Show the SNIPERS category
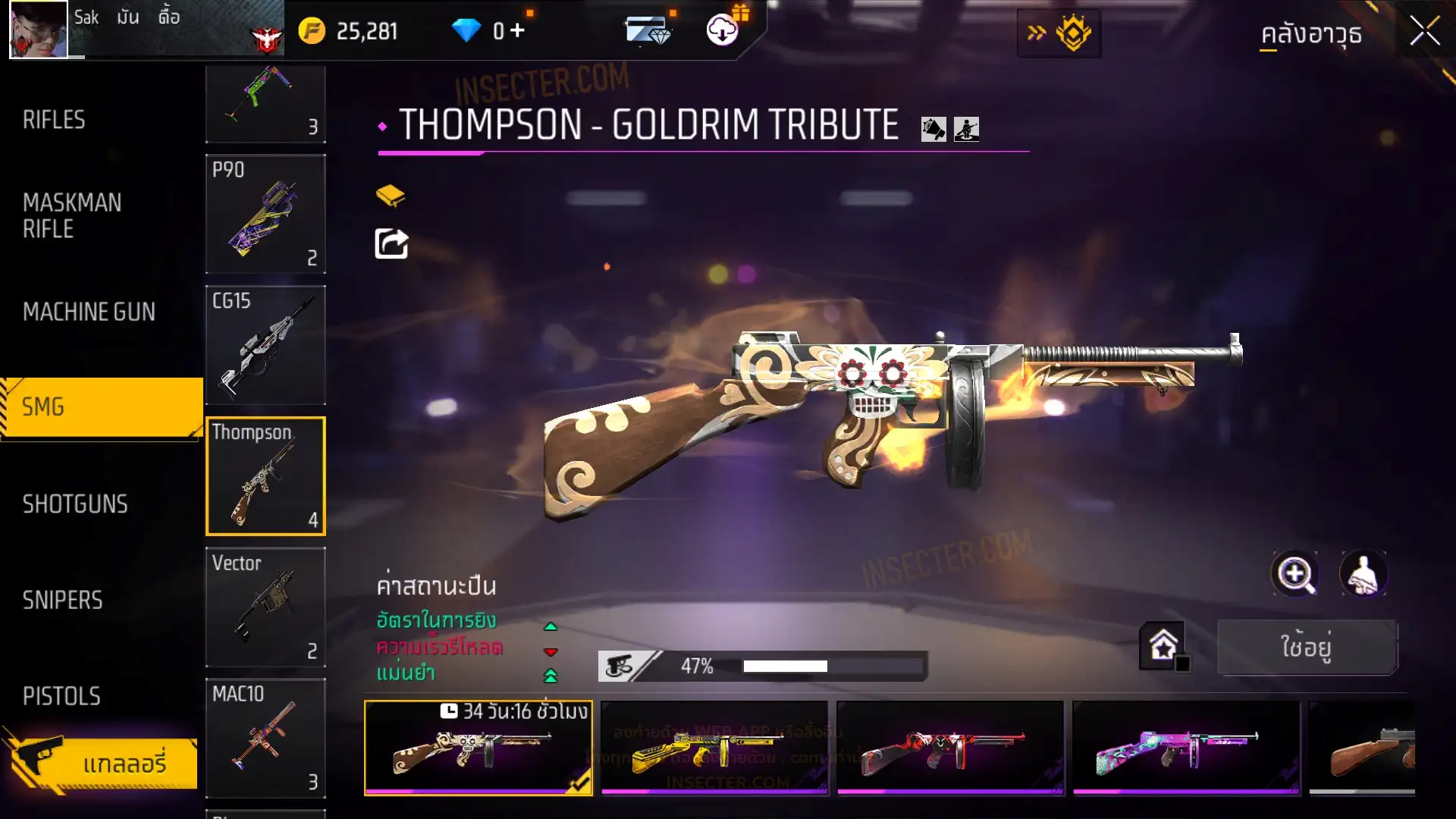The width and height of the screenshot is (1456, 819). coord(62,601)
